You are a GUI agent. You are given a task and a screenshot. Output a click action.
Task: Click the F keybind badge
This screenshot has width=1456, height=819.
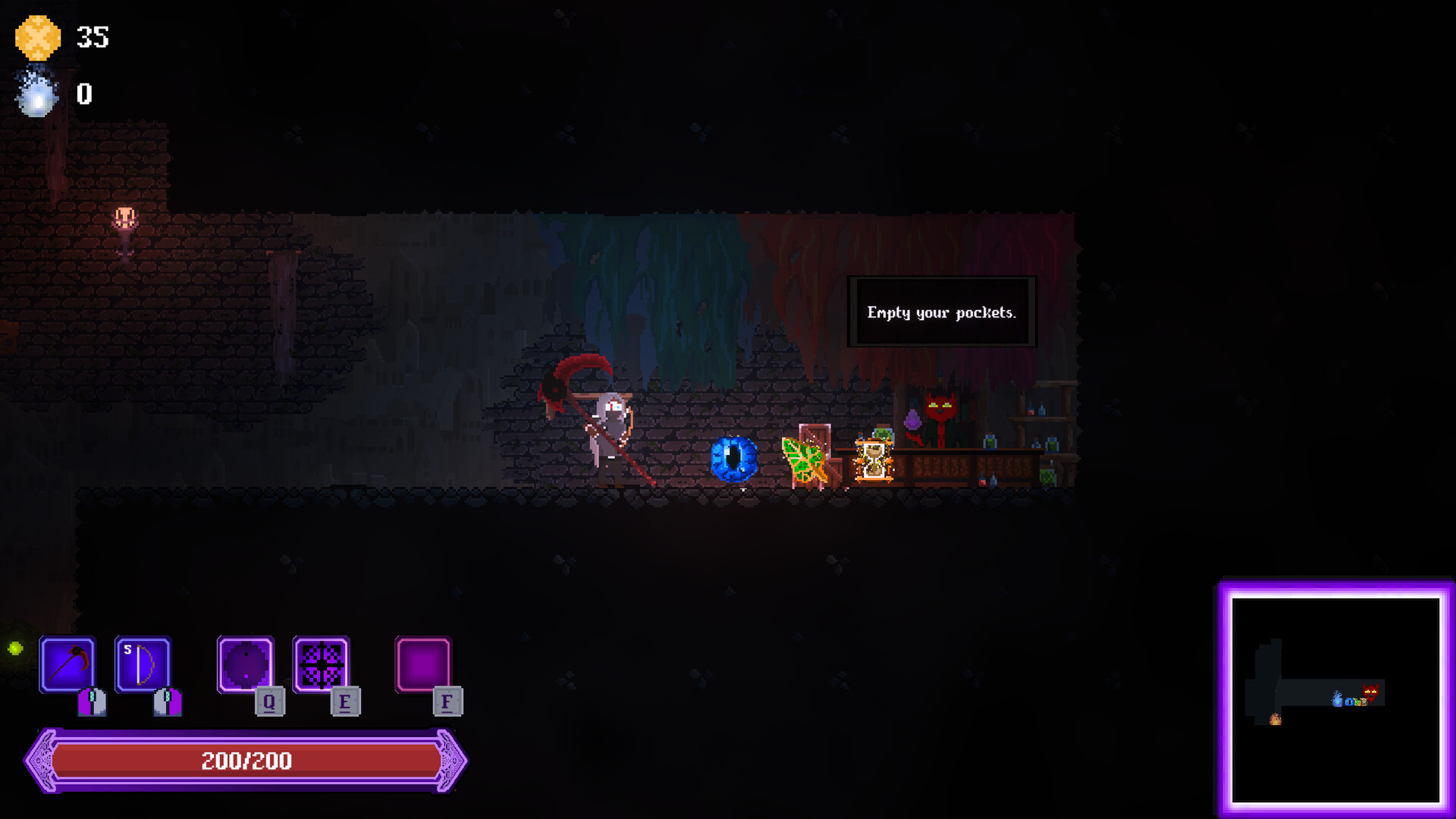coord(447,703)
